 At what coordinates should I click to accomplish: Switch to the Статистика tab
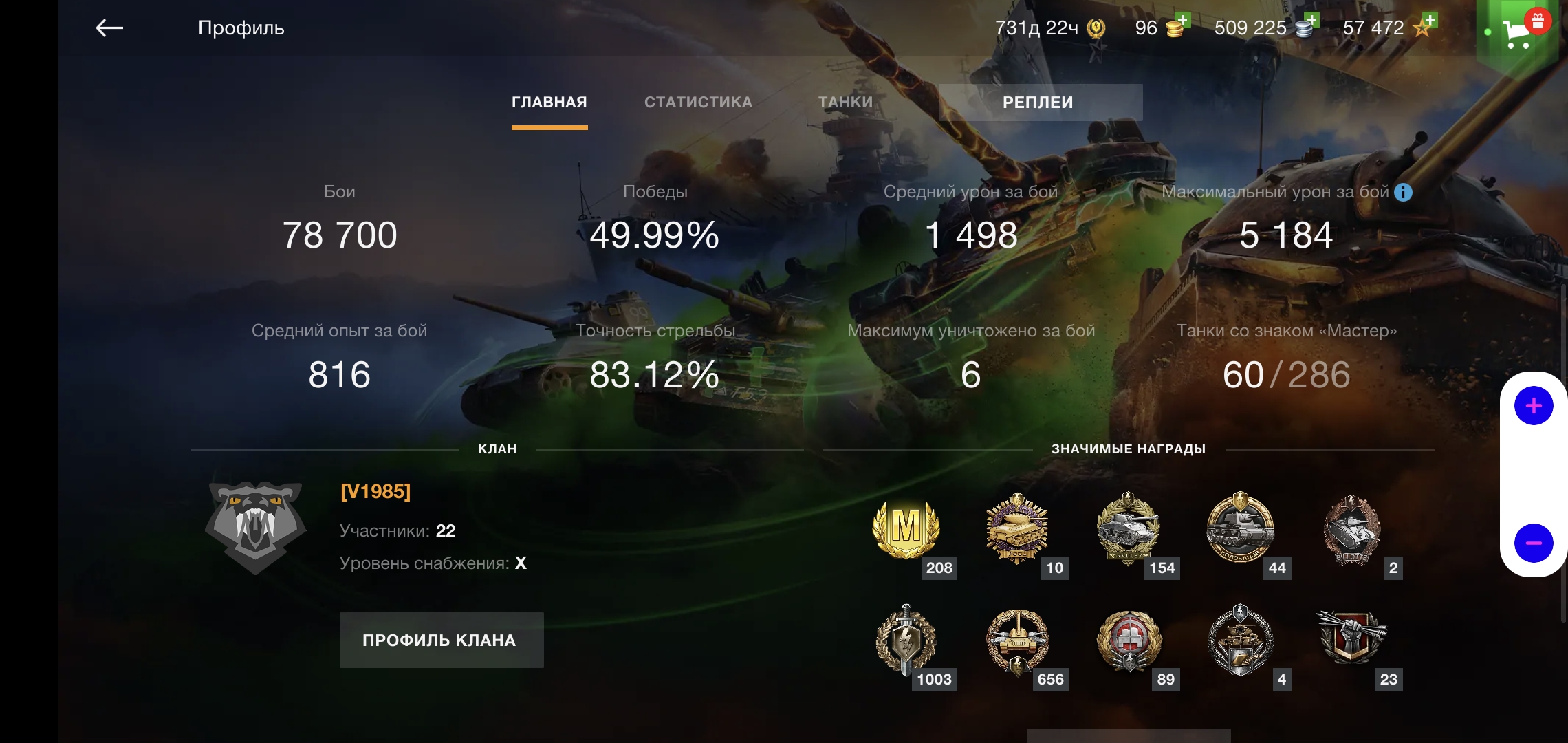[x=698, y=103]
